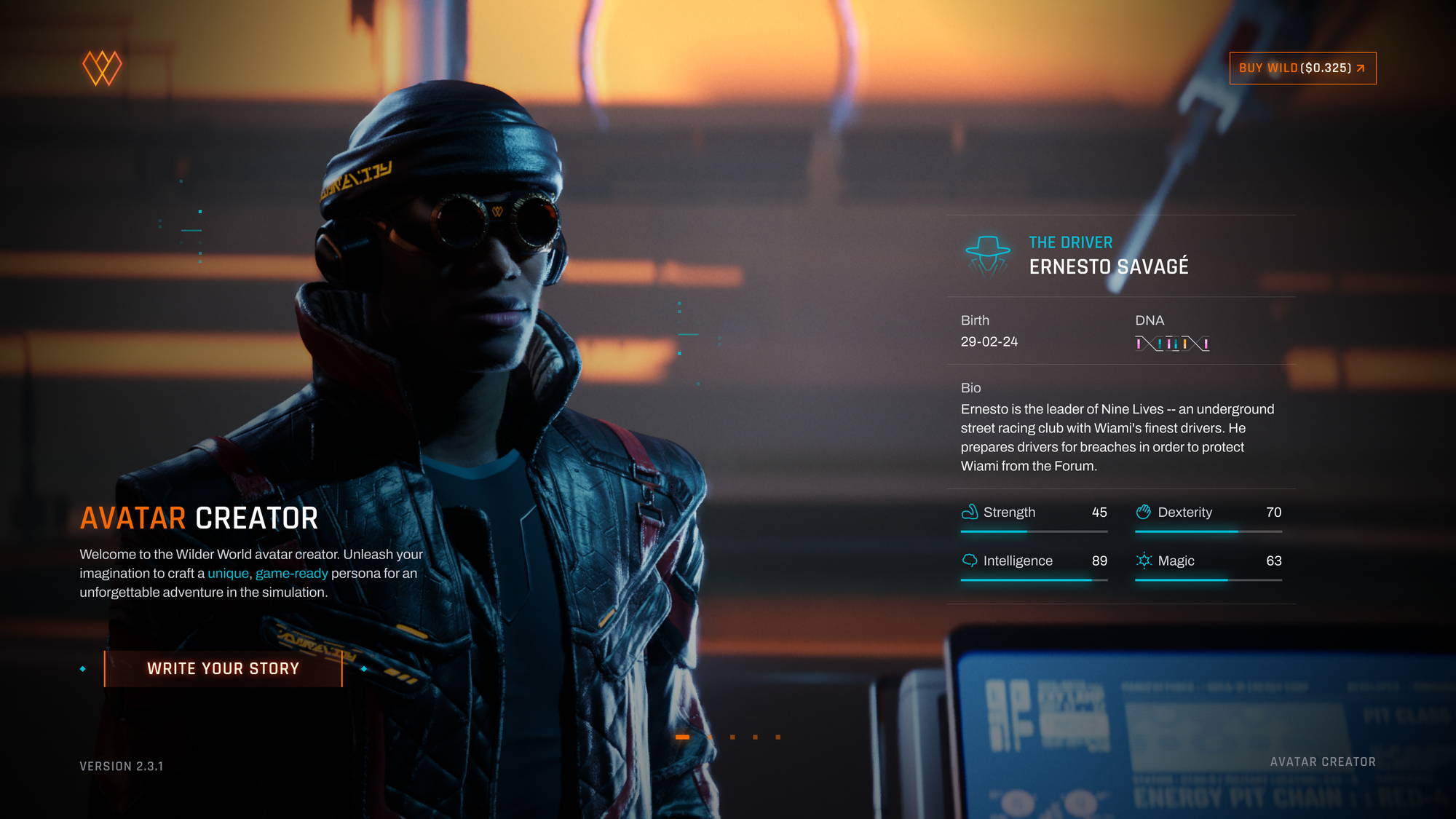Click the Driver hat avatar icon
The height and width of the screenshot is (819, 1456).
pyautogui.click(x=988, y=255)
